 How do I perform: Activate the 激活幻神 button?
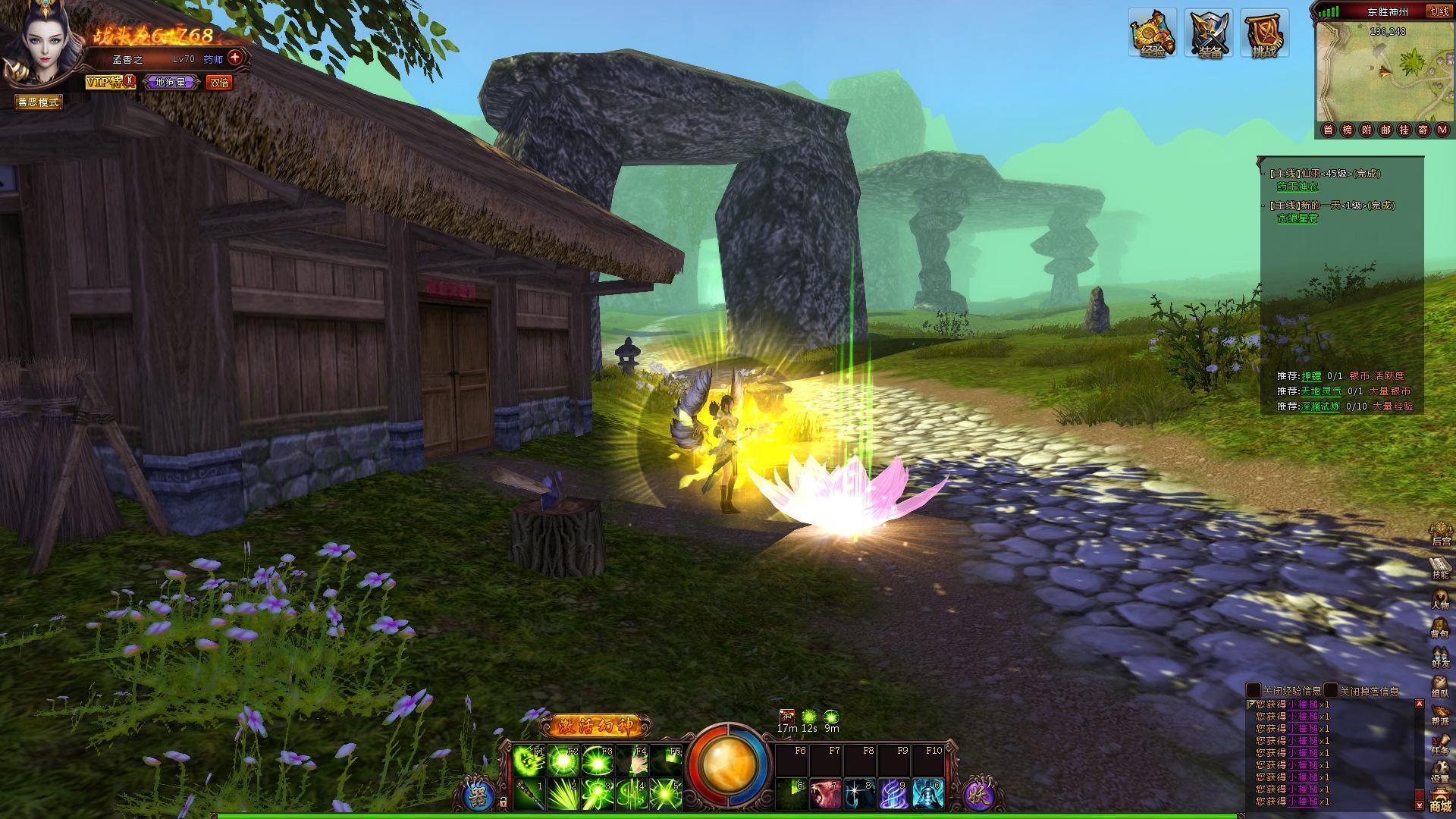point(595,726)
